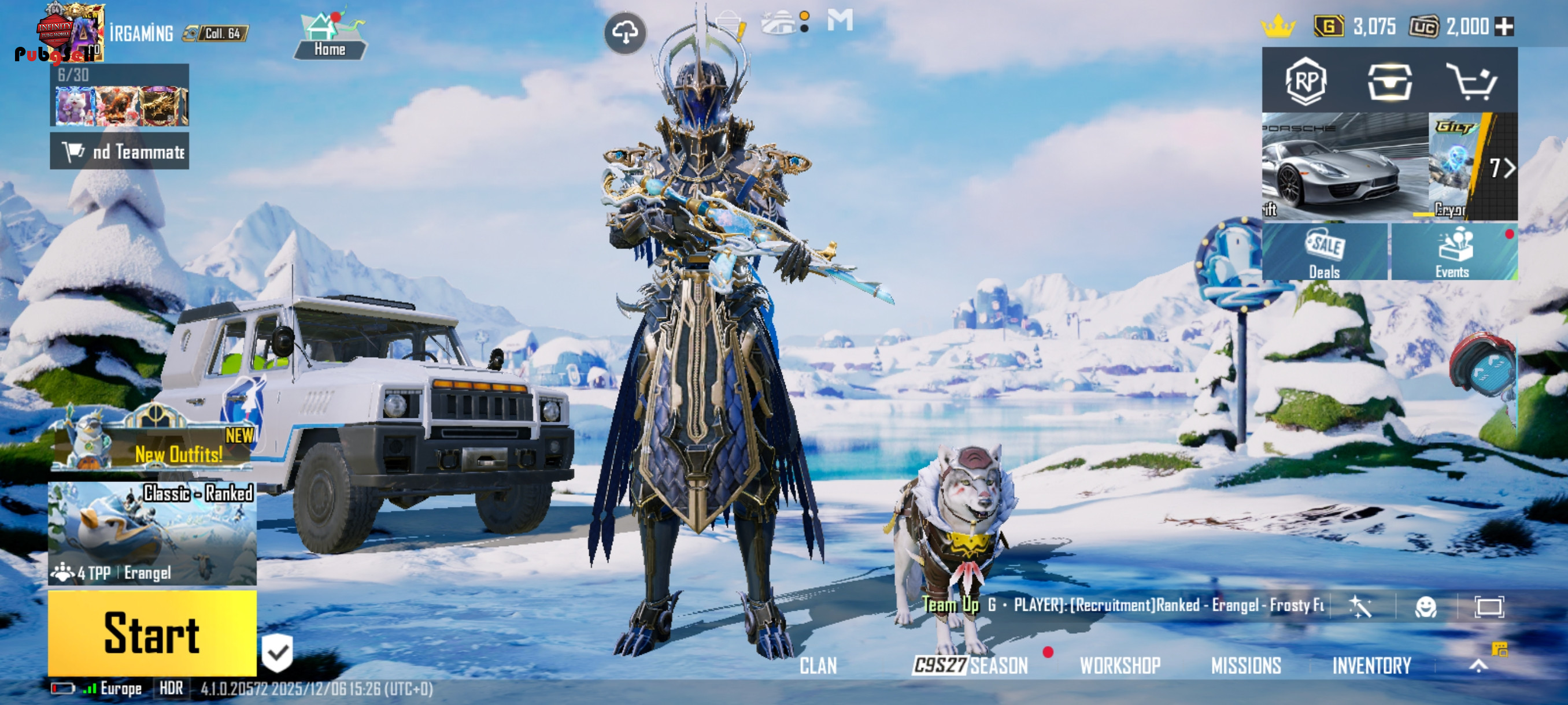Click the Find Teammate button
This screenshot has width=1568, height=705.
120,151
